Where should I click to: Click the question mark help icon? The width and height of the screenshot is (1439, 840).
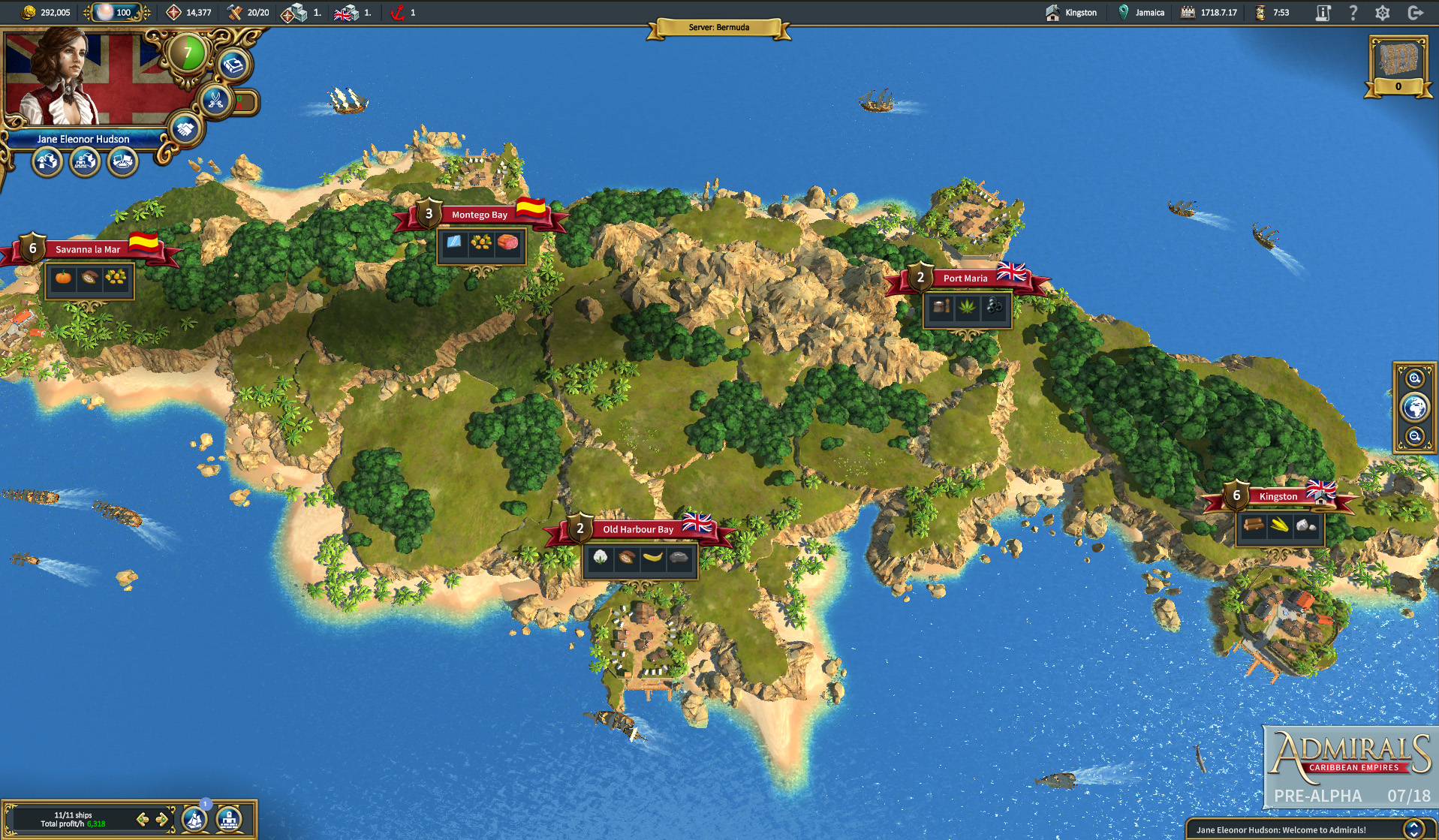[x=1353, y=13]
